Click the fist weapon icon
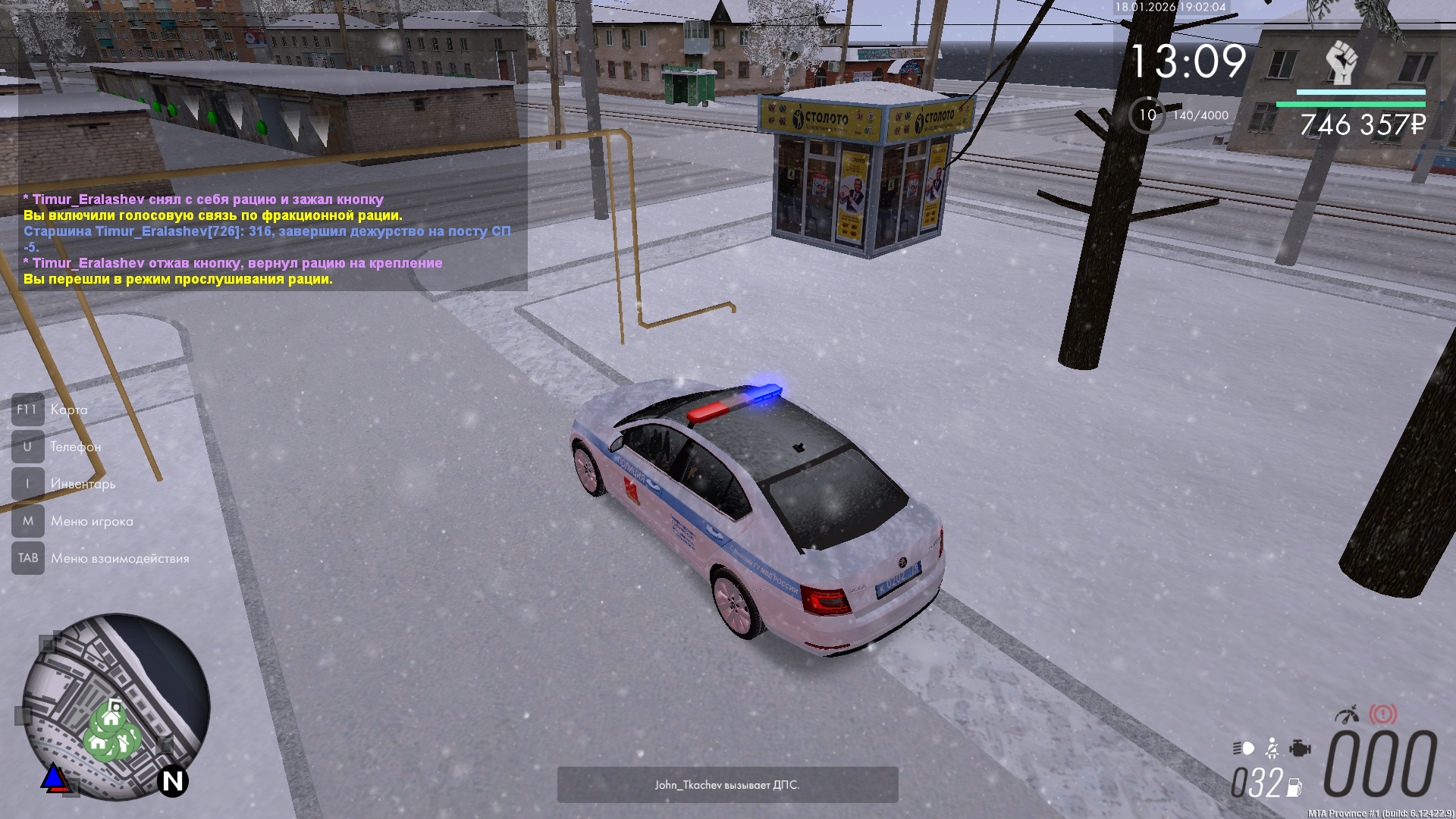The image size is (1456, 819). tap(1341, 62)
